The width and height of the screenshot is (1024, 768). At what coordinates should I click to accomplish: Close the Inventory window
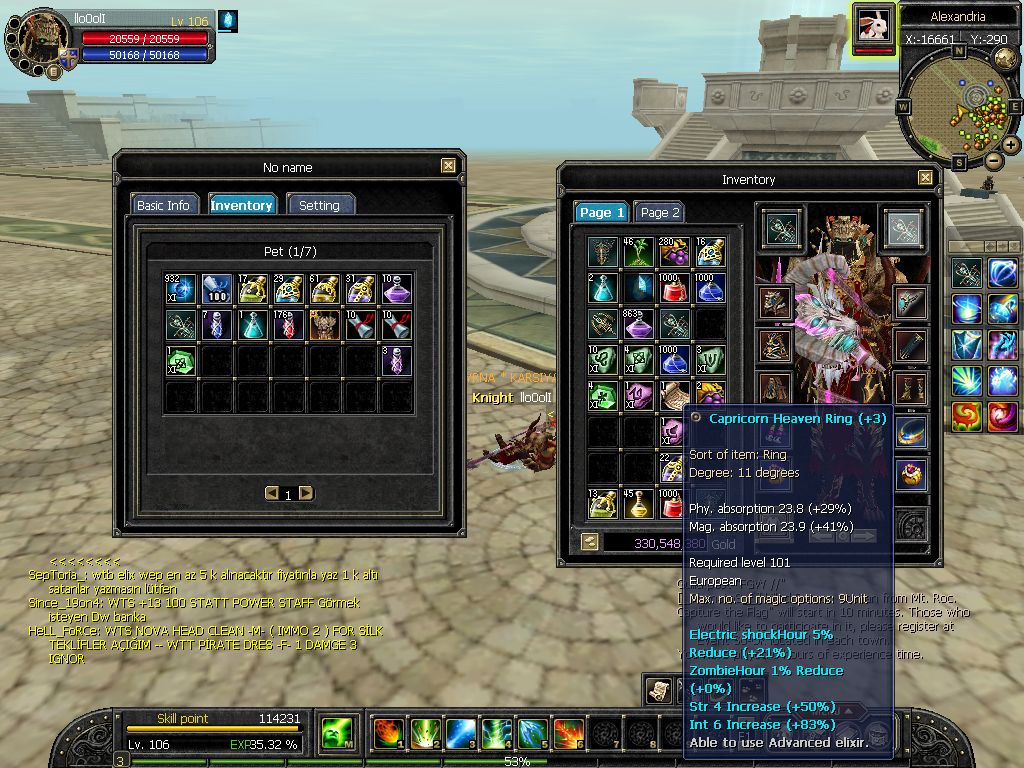[924, 178]
